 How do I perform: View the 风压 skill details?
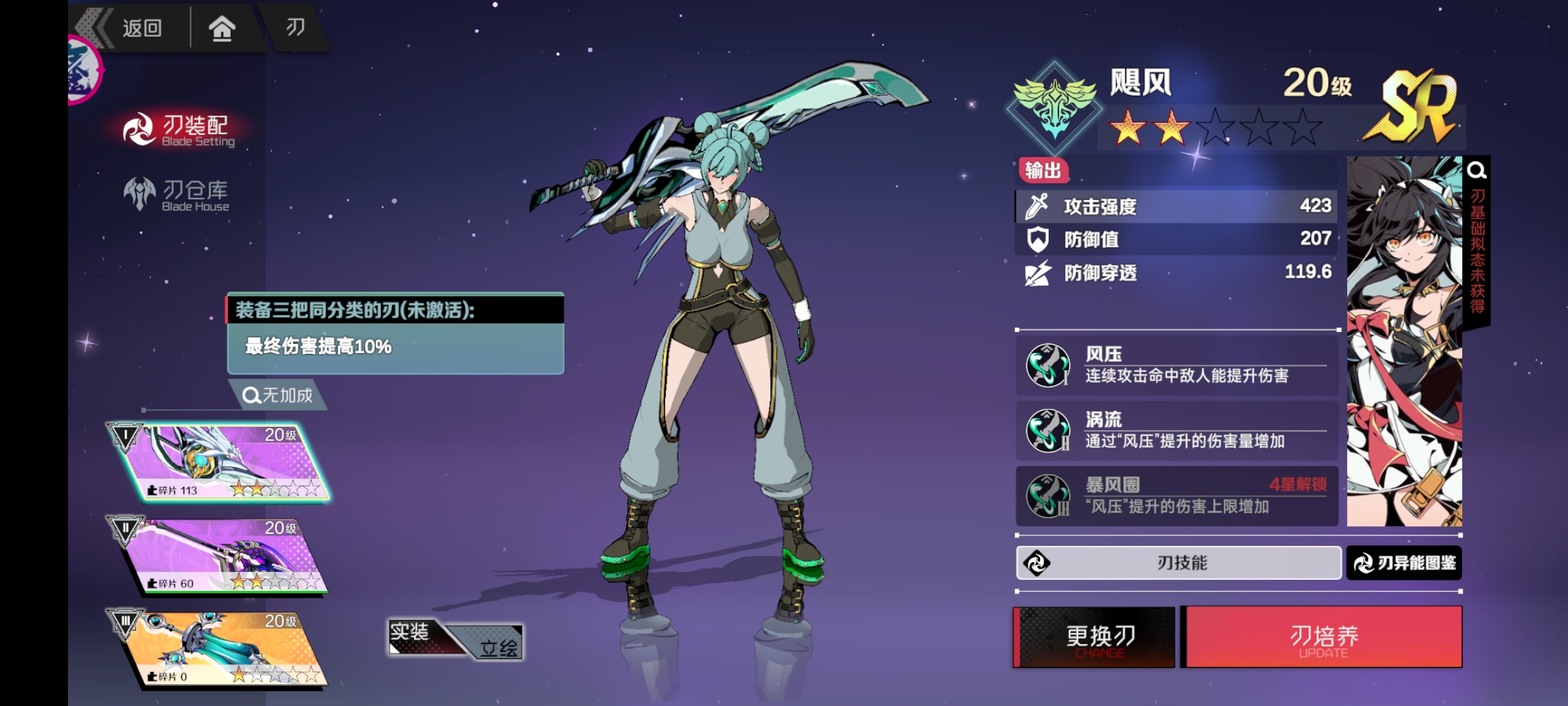point(1176,365)
